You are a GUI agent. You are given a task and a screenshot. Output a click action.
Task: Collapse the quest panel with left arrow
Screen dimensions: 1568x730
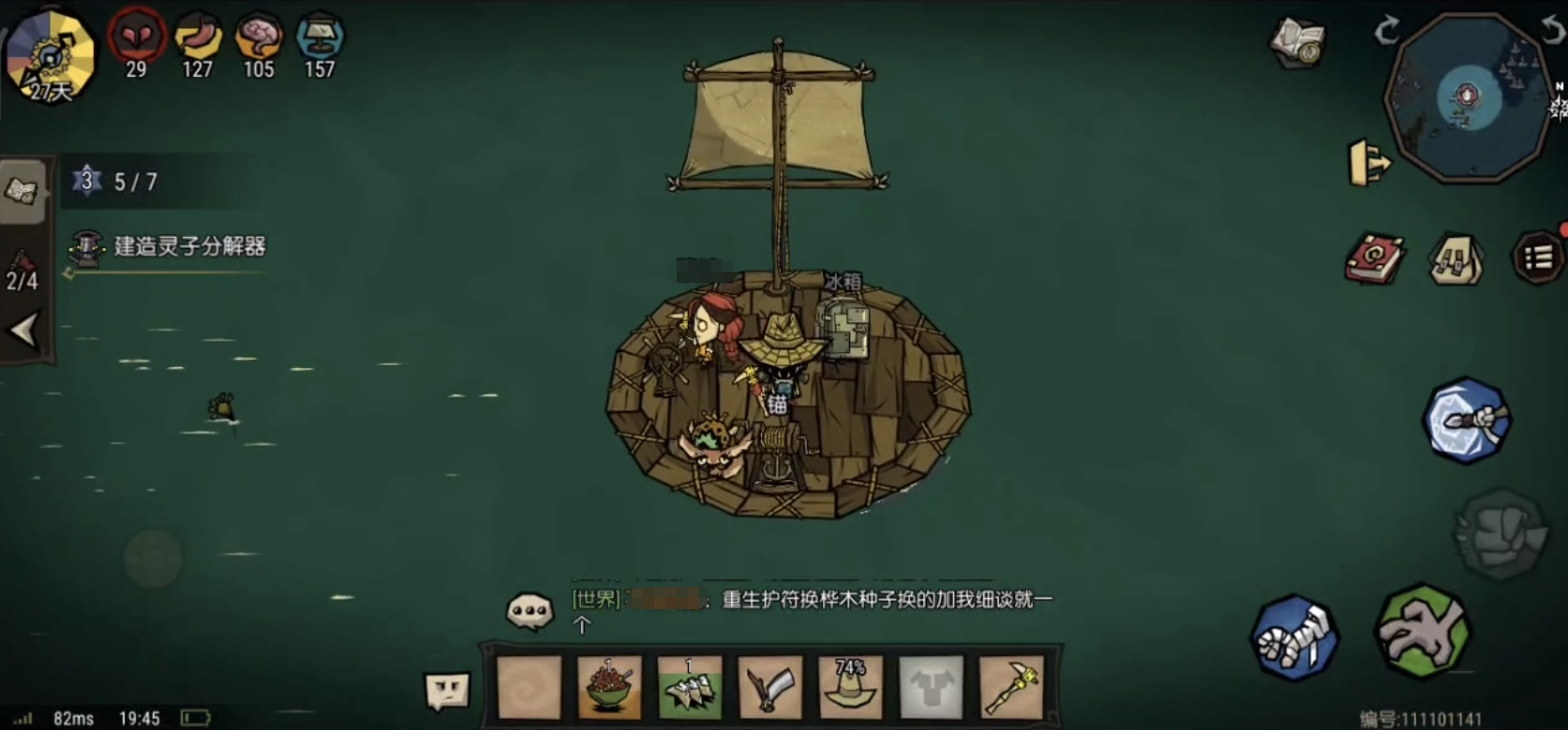tap(24, 331)
